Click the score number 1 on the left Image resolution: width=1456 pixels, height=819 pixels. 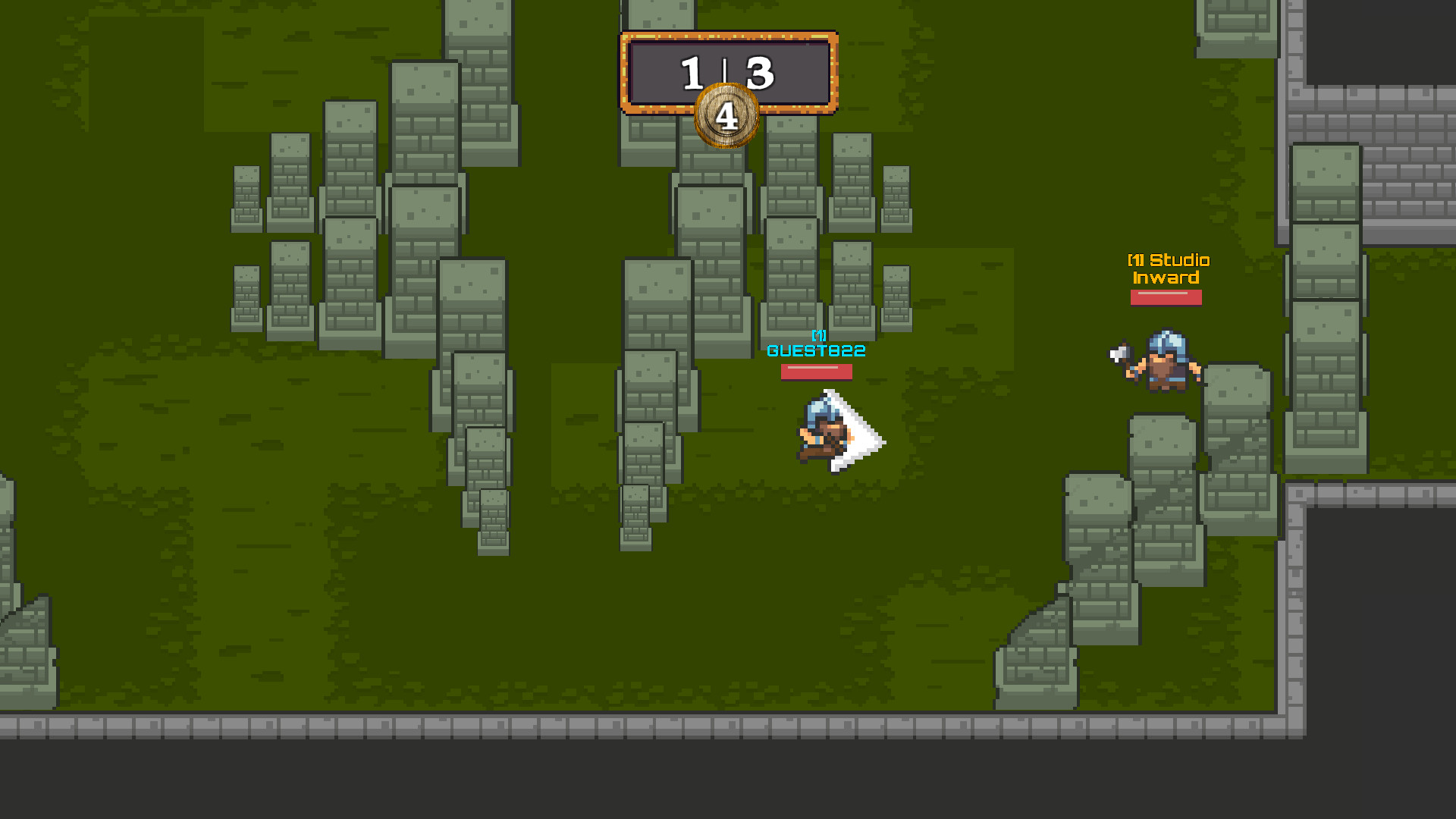click(694, 72)
